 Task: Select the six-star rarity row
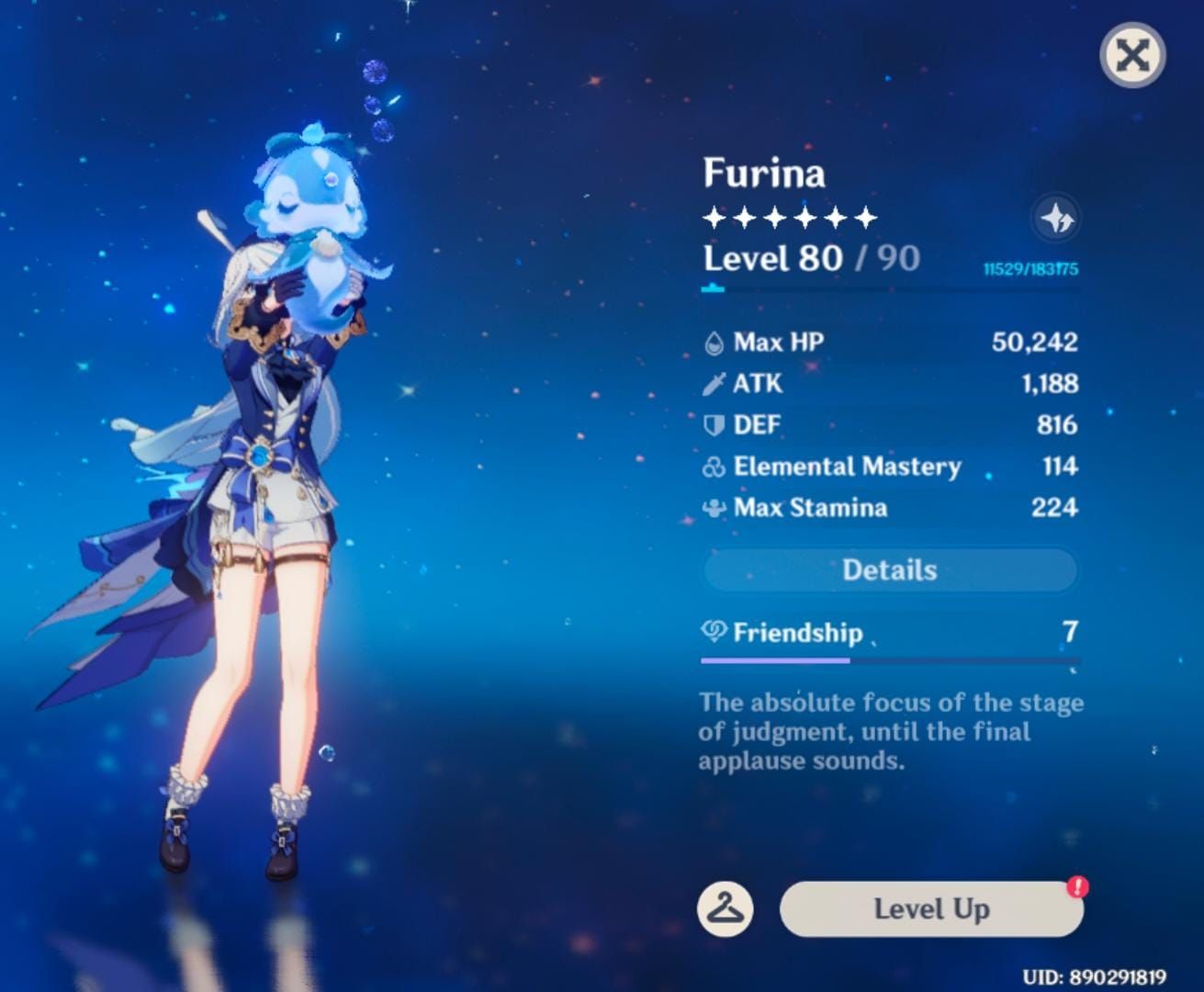(788, 218)
